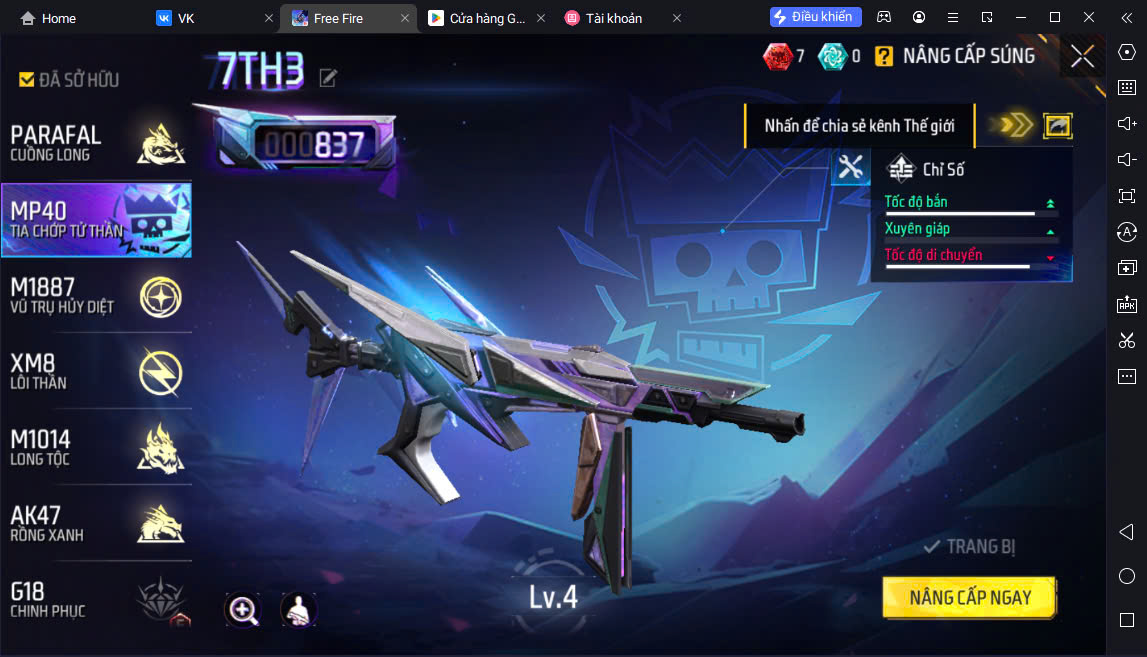Viewport: 1147px width, 657px height.
Task: Select the PARAFAL Cuồng Long skin
Action: pos(96,143)
